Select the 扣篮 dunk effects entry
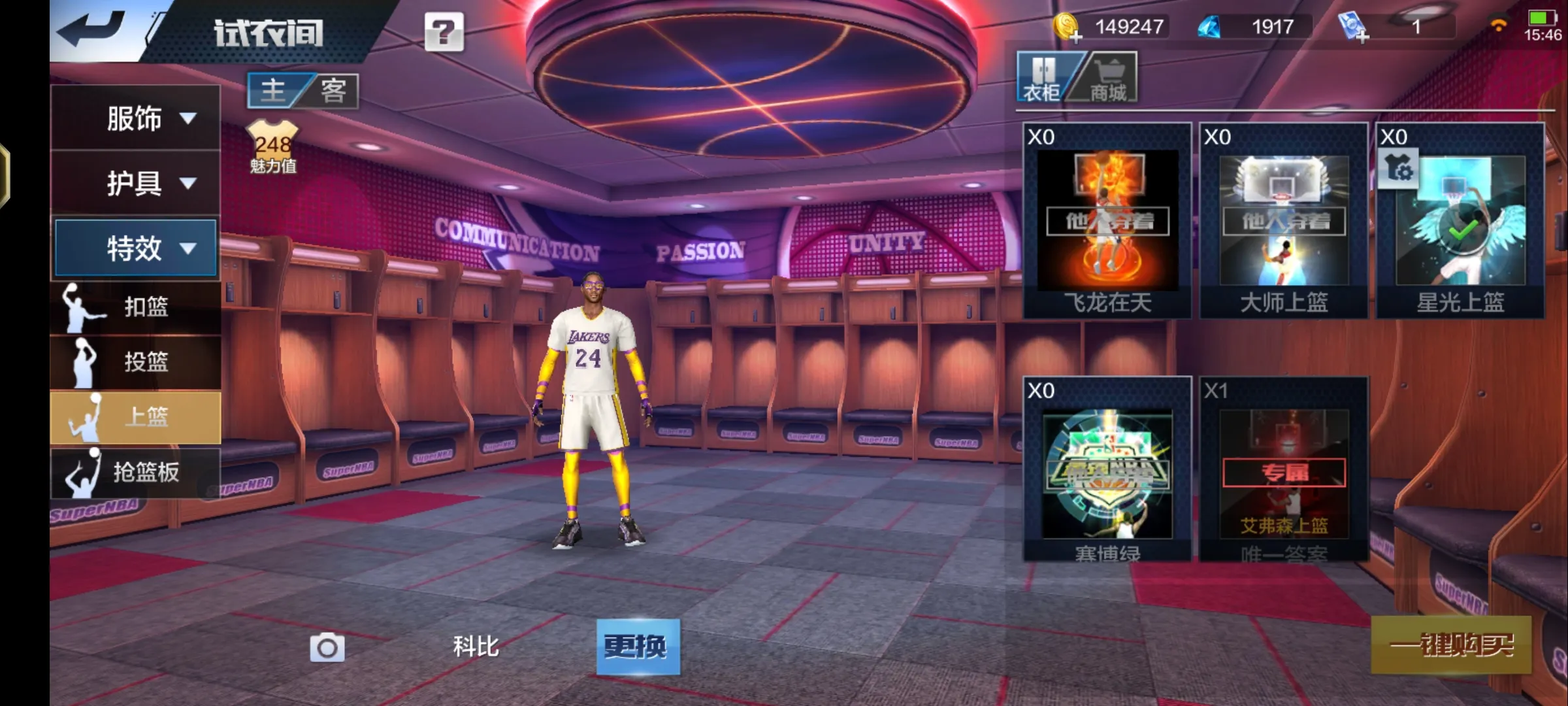Viewport: 1568px width, 706px height. (135, 307)
